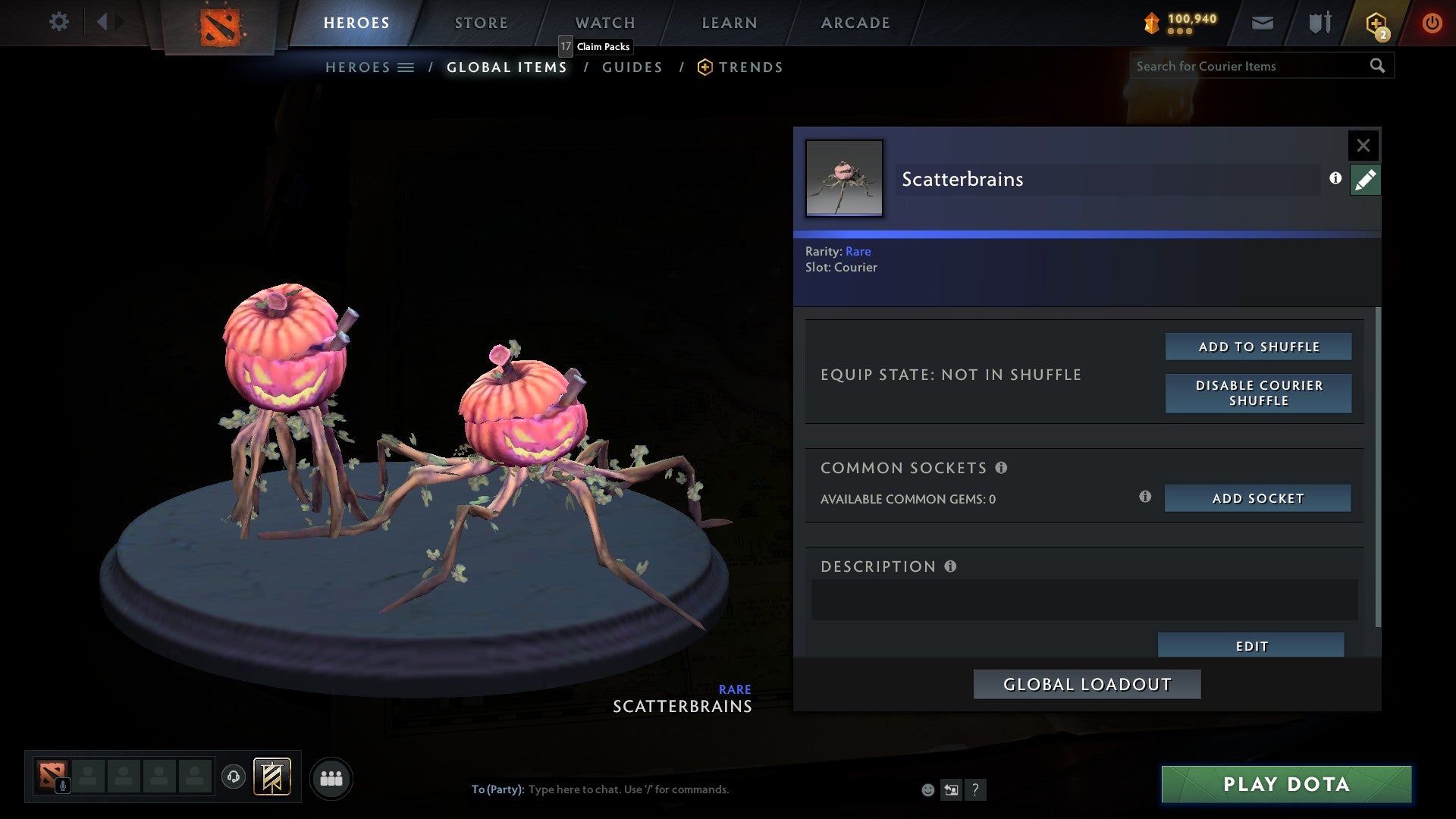Open the Armory crossed-items icon
Image resolution: width=1456 pixels, height=819 pixels.
tap(1319, 22)
